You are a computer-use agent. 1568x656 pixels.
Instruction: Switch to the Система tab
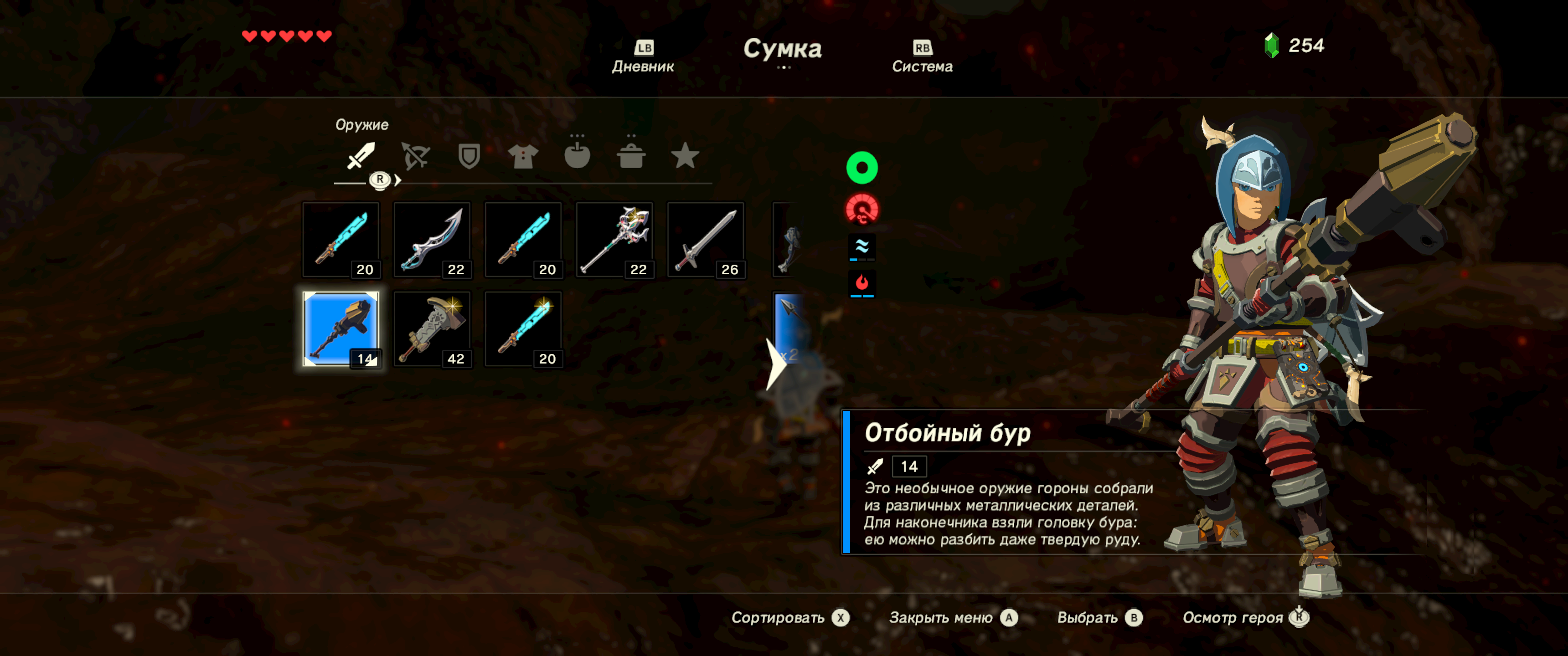click(922, 57)
